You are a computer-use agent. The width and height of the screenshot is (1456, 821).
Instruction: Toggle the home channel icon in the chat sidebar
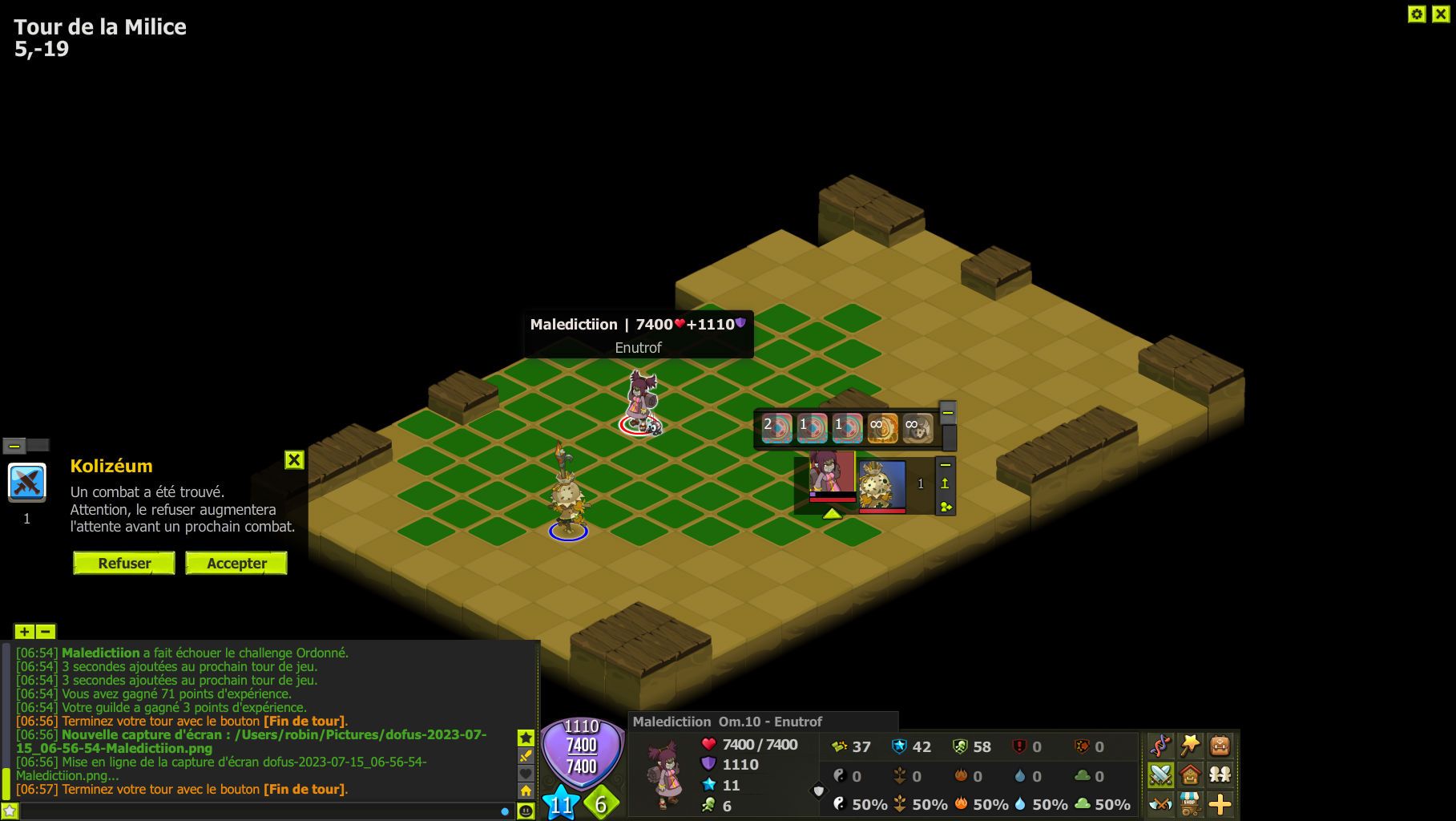tap(526, 790)
